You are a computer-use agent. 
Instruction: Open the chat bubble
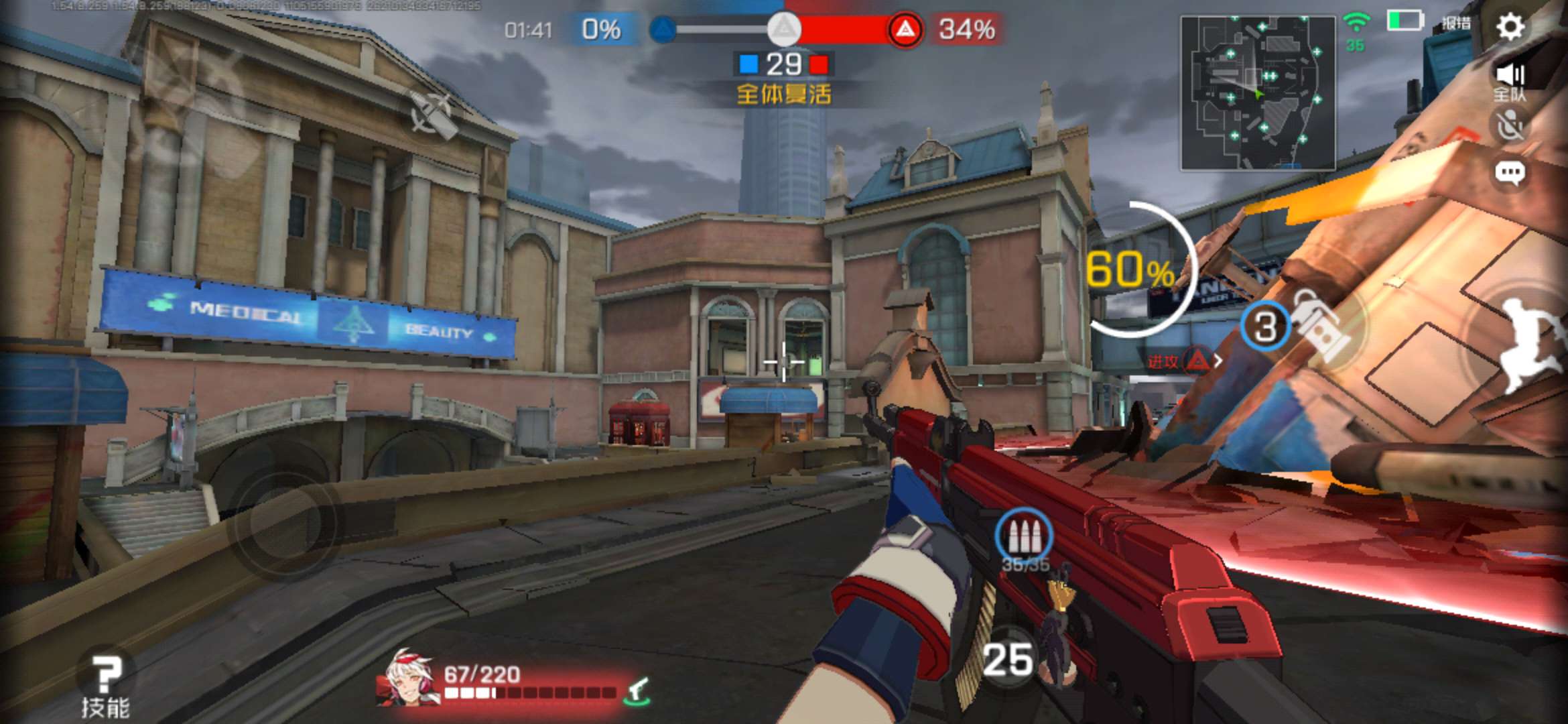coord(1510,174)
